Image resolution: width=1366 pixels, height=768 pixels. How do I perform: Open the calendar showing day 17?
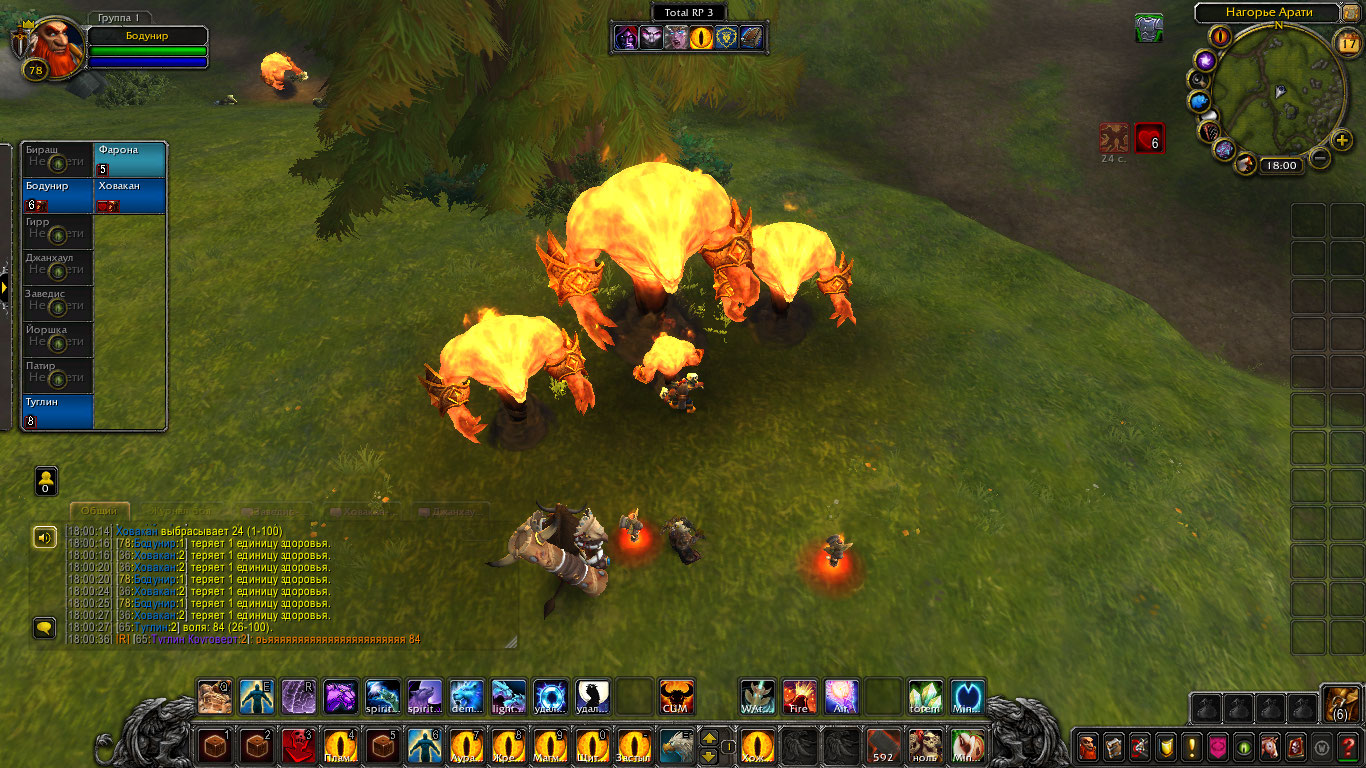point(1347,43)
